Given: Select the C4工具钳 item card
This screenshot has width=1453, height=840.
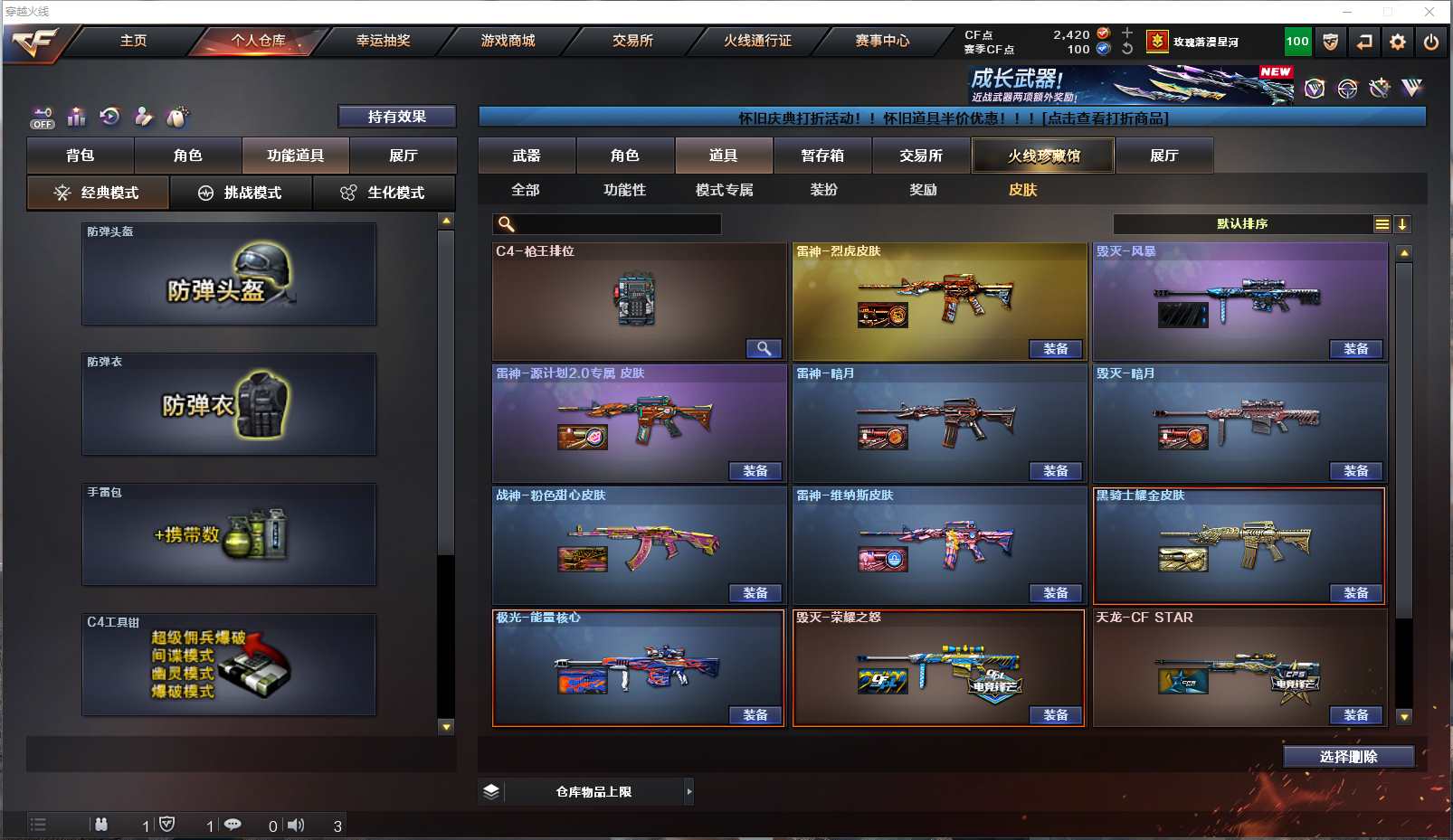Looking at the screenshot, I should [x=229, y=665].
